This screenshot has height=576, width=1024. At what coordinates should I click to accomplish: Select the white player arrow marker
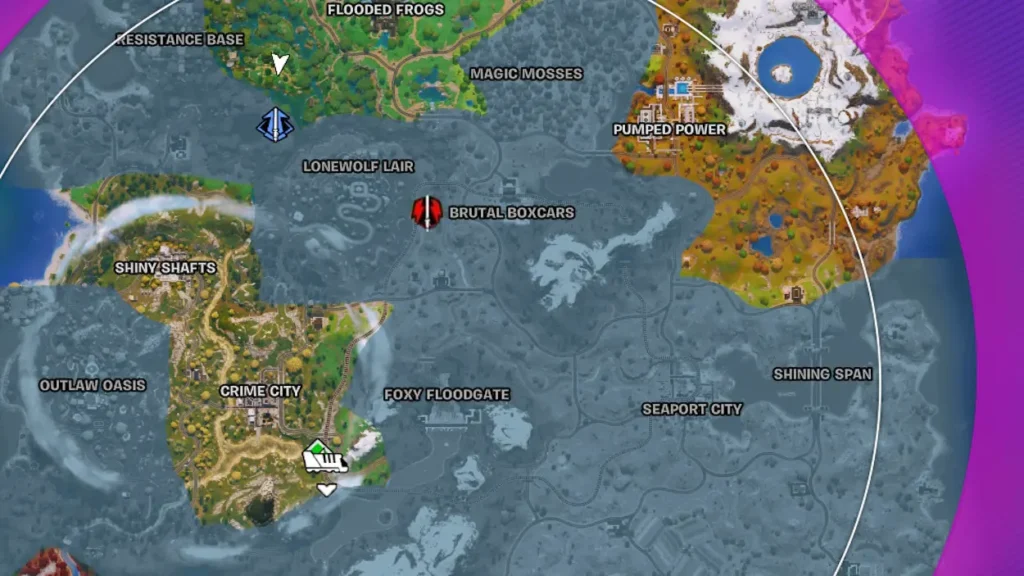click(281, 64)
